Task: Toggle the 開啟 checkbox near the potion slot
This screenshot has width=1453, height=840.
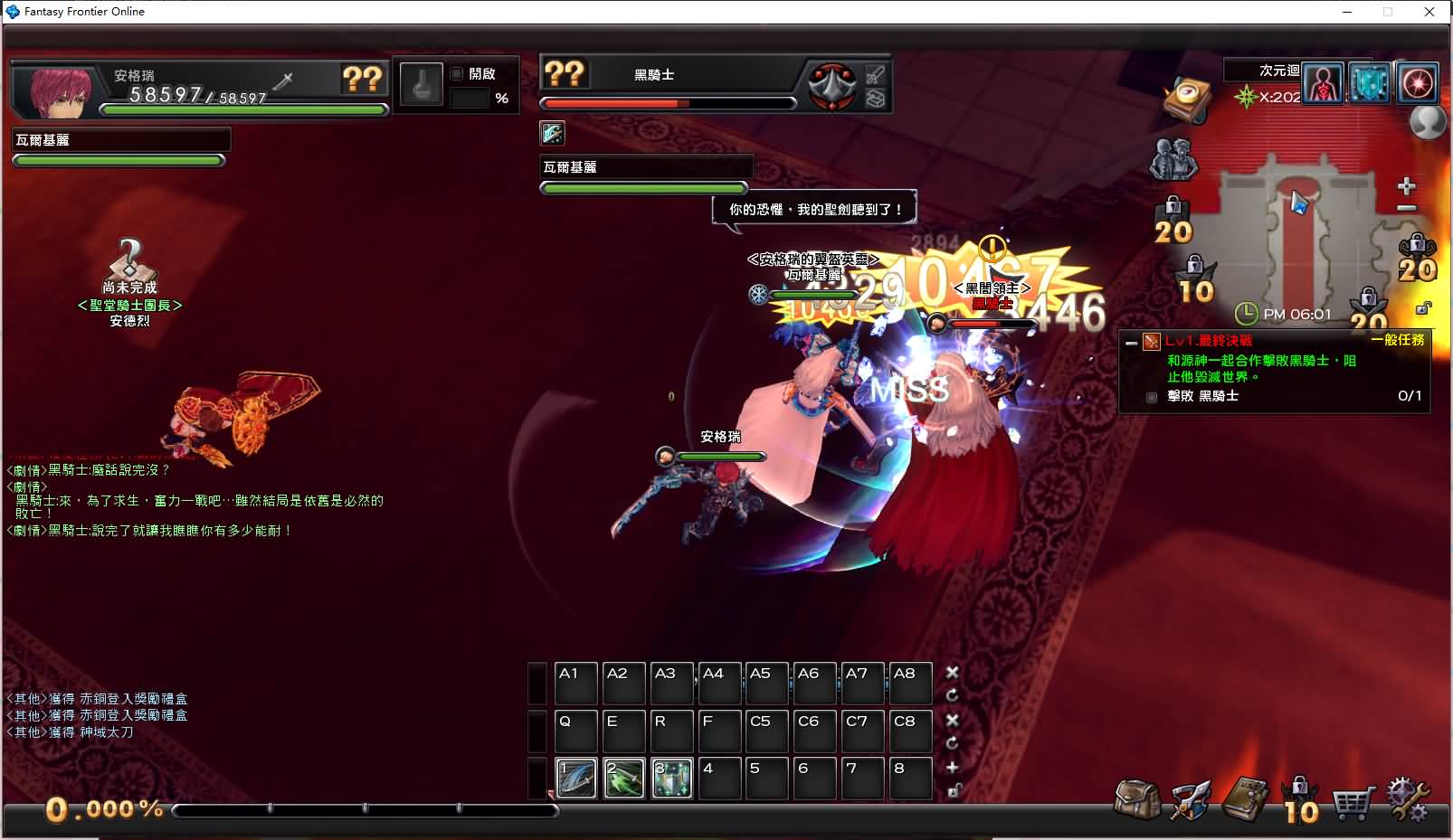Action: 457,73
